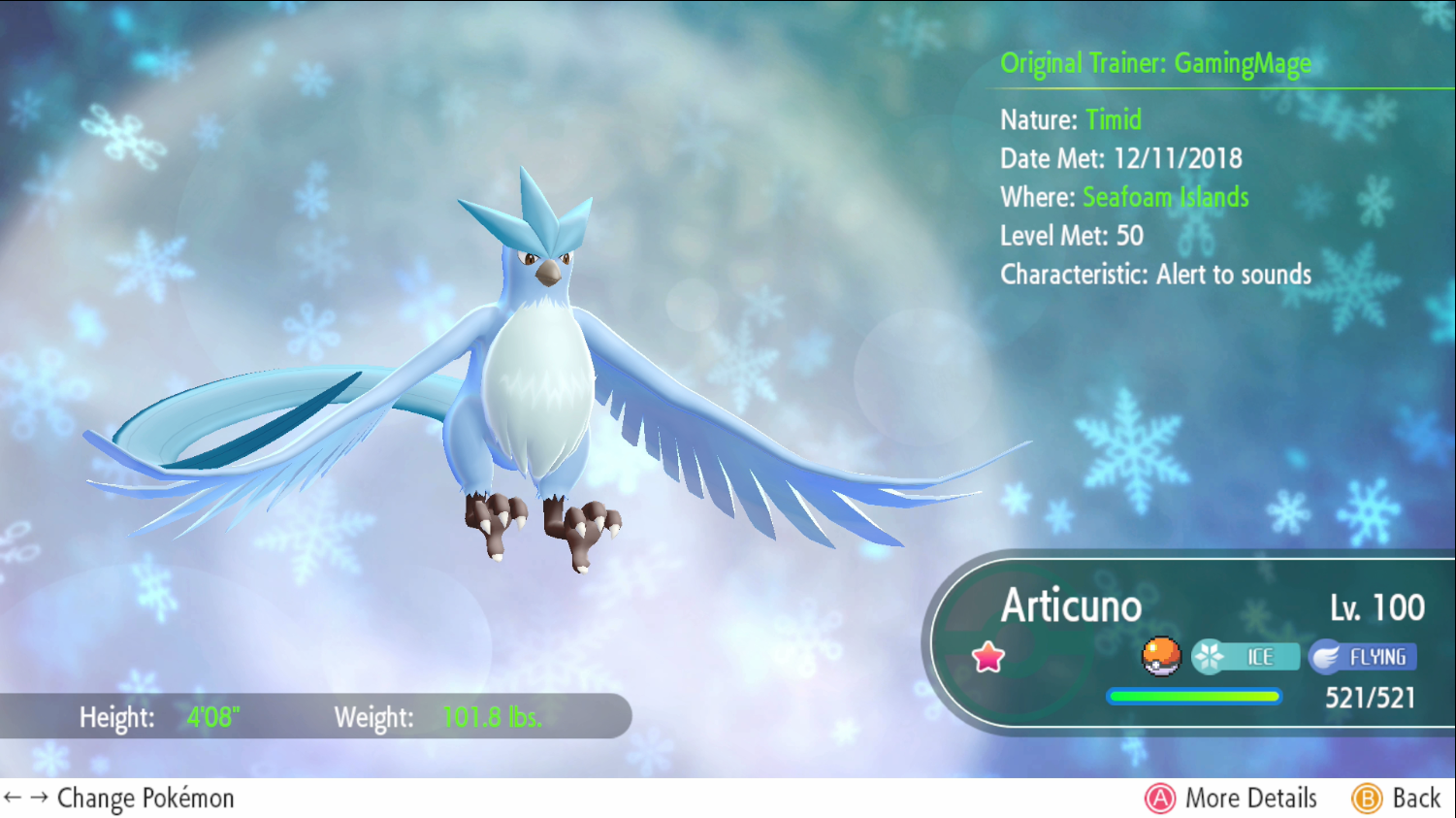Viewport: 1456px width, 818px height.
Task: Open the Seafoam Islands location link
Action: (x=1165, y=197)
